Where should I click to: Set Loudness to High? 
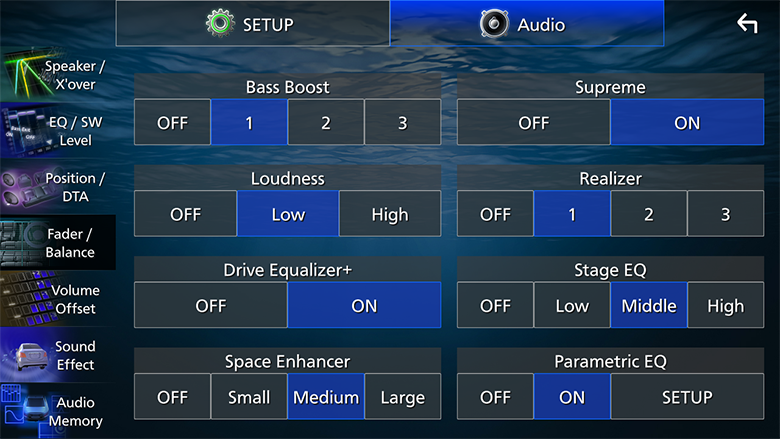(x=389, y=214)
